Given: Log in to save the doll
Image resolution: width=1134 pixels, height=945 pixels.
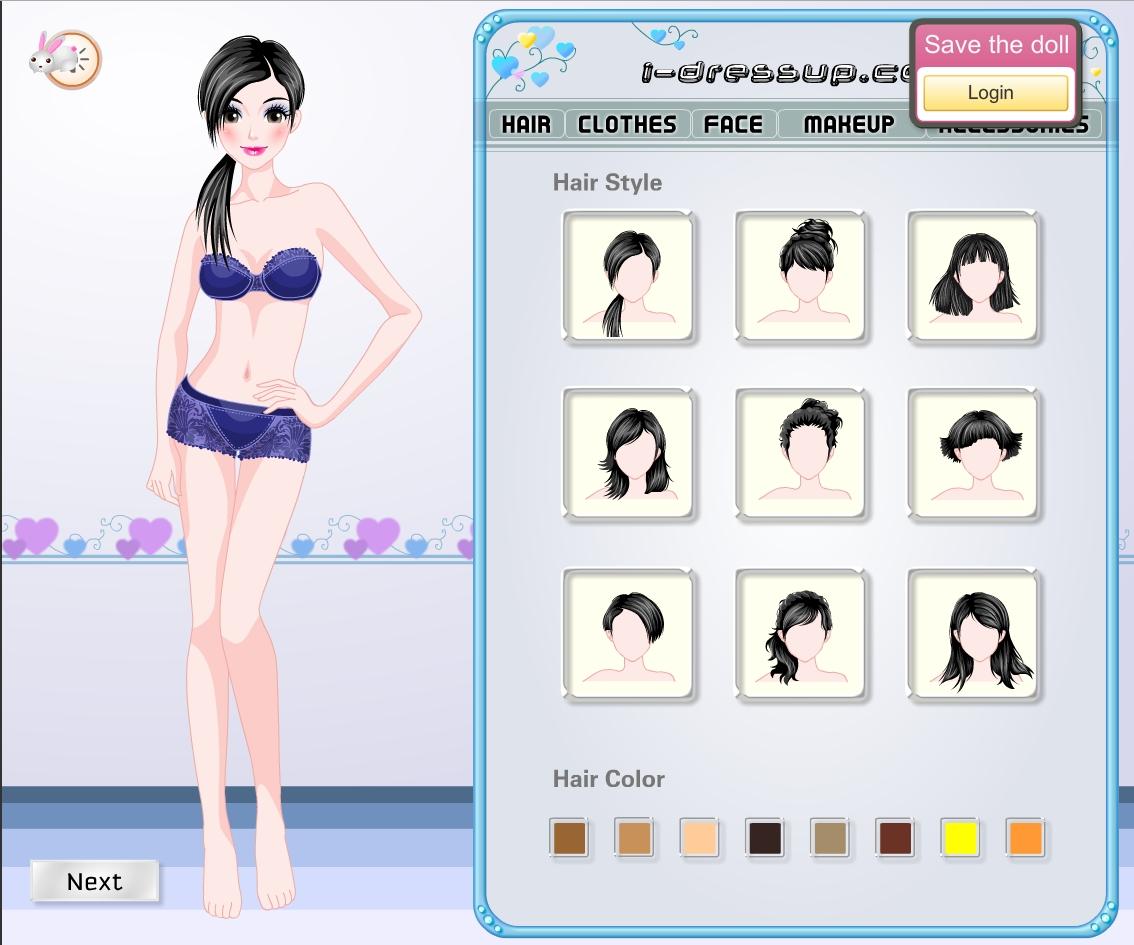Looking at the screenshot, I should (995, 93).
